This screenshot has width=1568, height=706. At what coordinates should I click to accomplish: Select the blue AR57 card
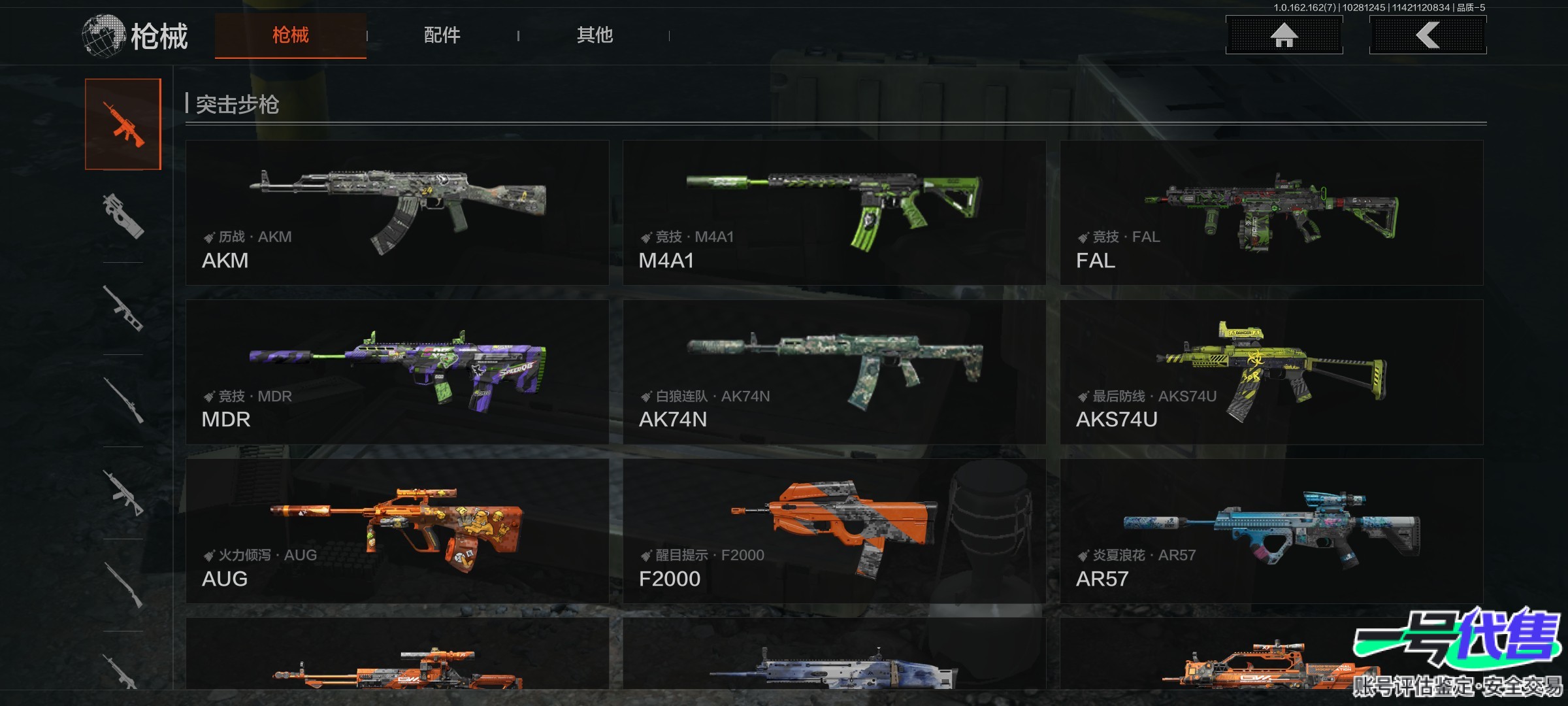1271,531
